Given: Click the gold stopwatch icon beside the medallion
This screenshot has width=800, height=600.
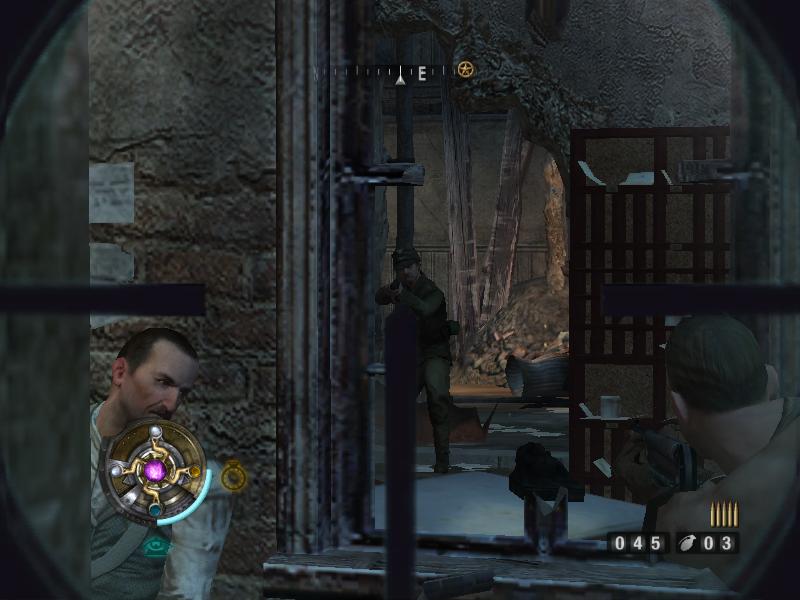Looking at the screenshot, I should tap(234, 476).
